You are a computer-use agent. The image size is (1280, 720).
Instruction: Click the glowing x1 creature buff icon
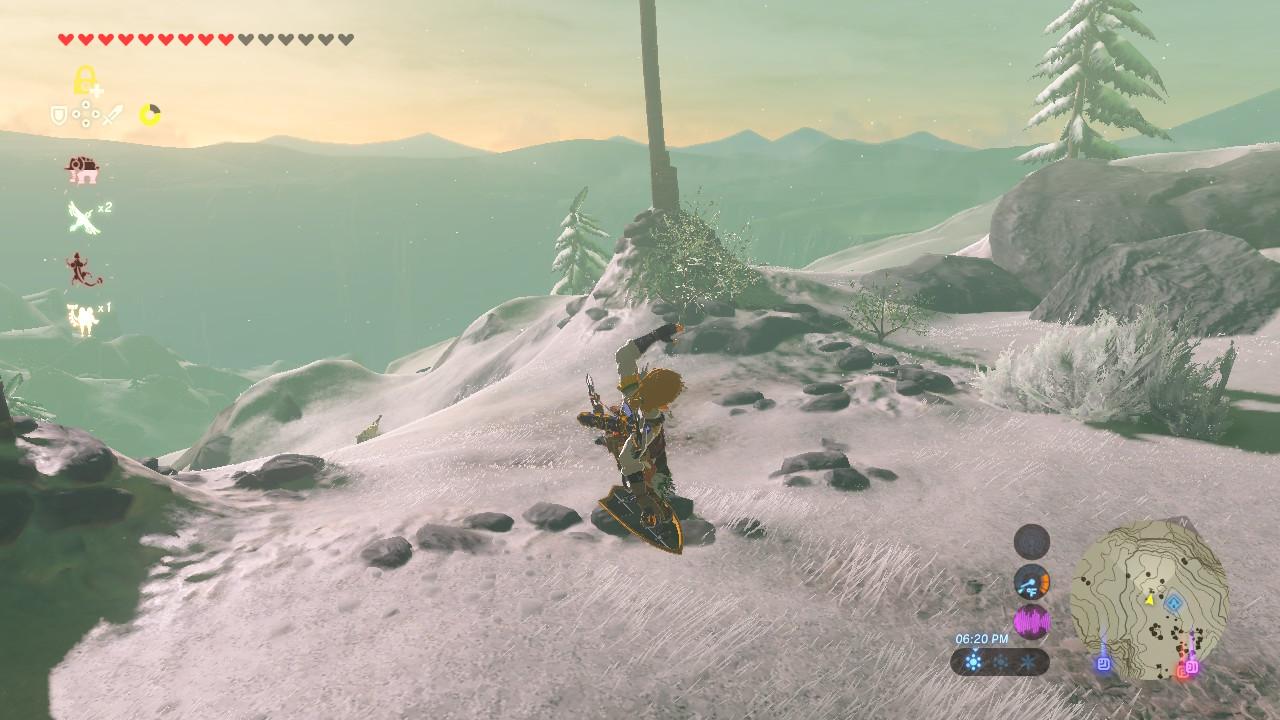pyautogui.click(x=82, y=318)
